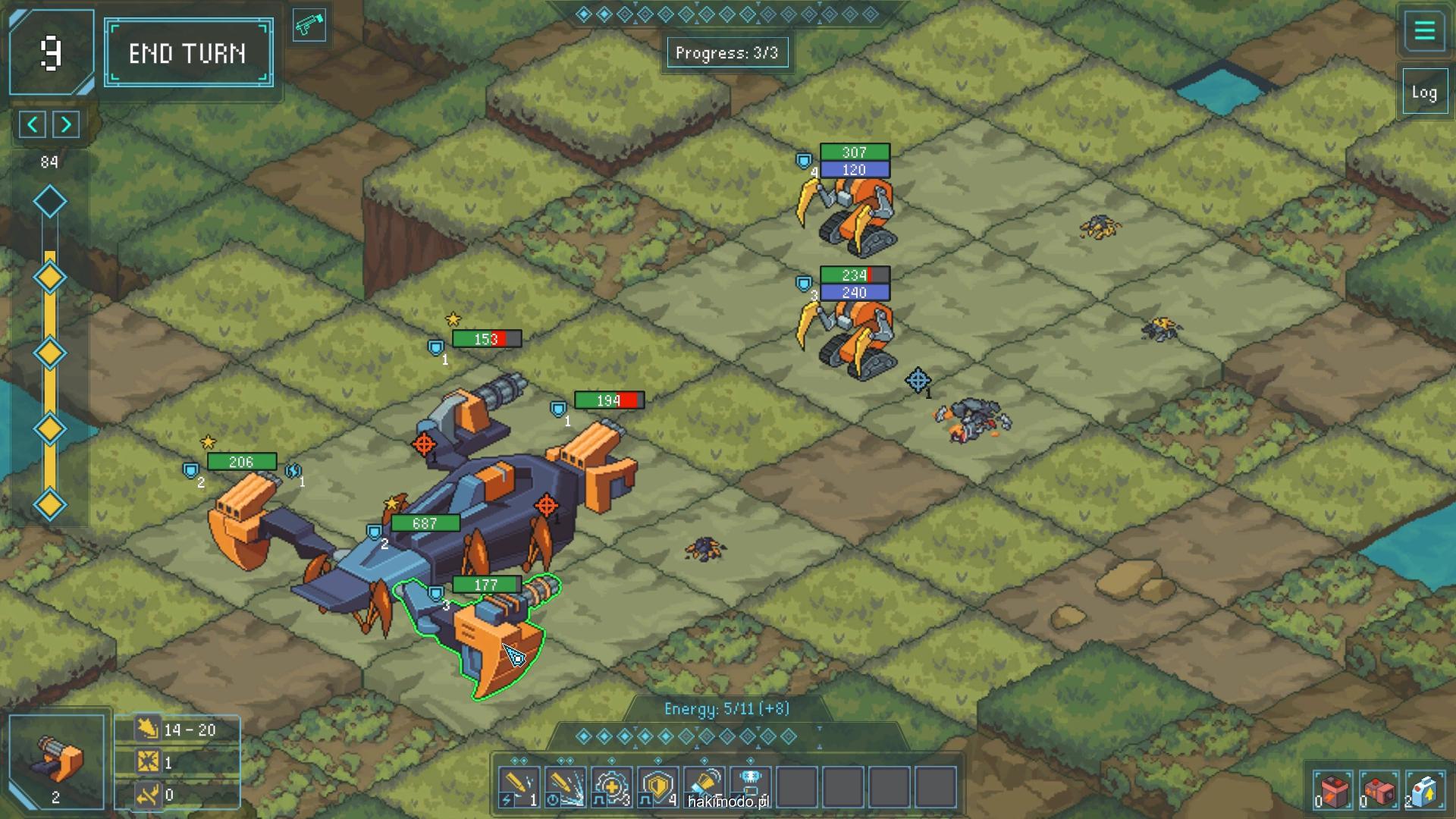Open the combat Log
1456x819 pixels.
[1424, 93]
